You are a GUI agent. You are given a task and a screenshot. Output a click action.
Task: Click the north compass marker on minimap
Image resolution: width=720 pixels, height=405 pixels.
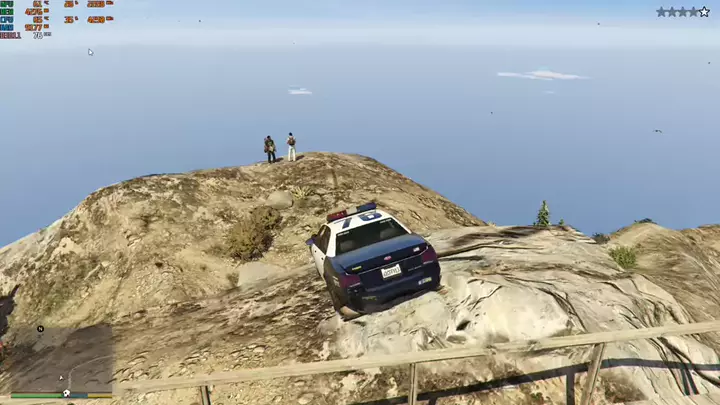[x=40, y=328]
